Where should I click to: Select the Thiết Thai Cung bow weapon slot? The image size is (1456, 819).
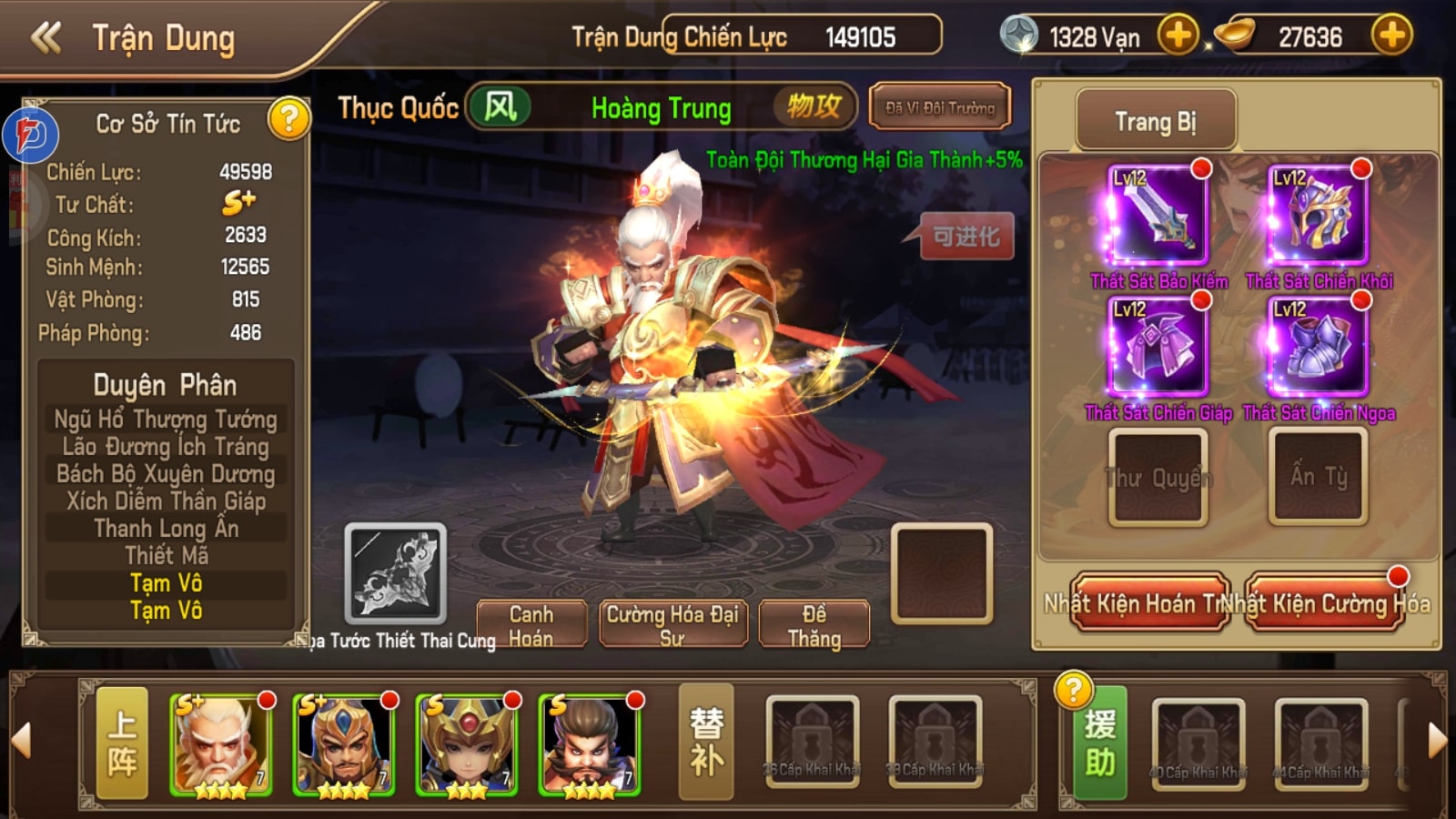click(396, 573)
